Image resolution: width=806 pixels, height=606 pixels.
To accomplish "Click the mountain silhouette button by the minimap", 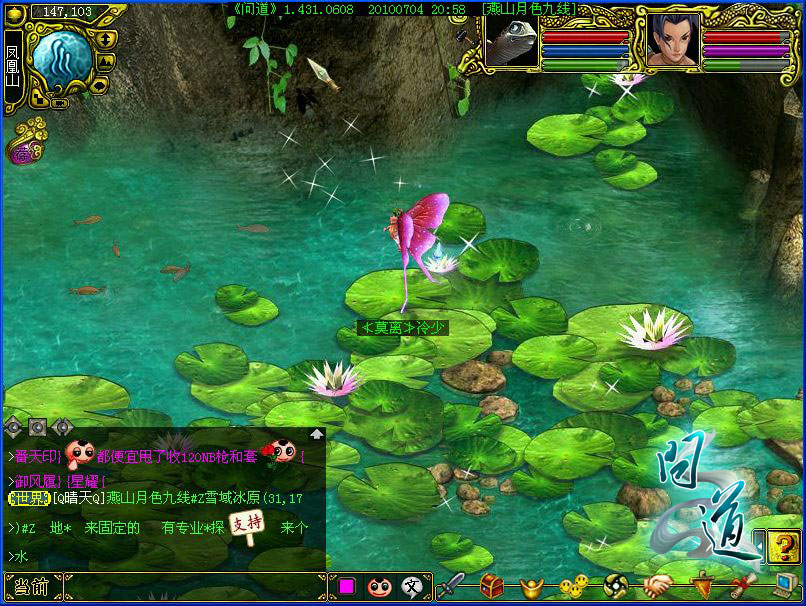I will [x=106, y=59].
